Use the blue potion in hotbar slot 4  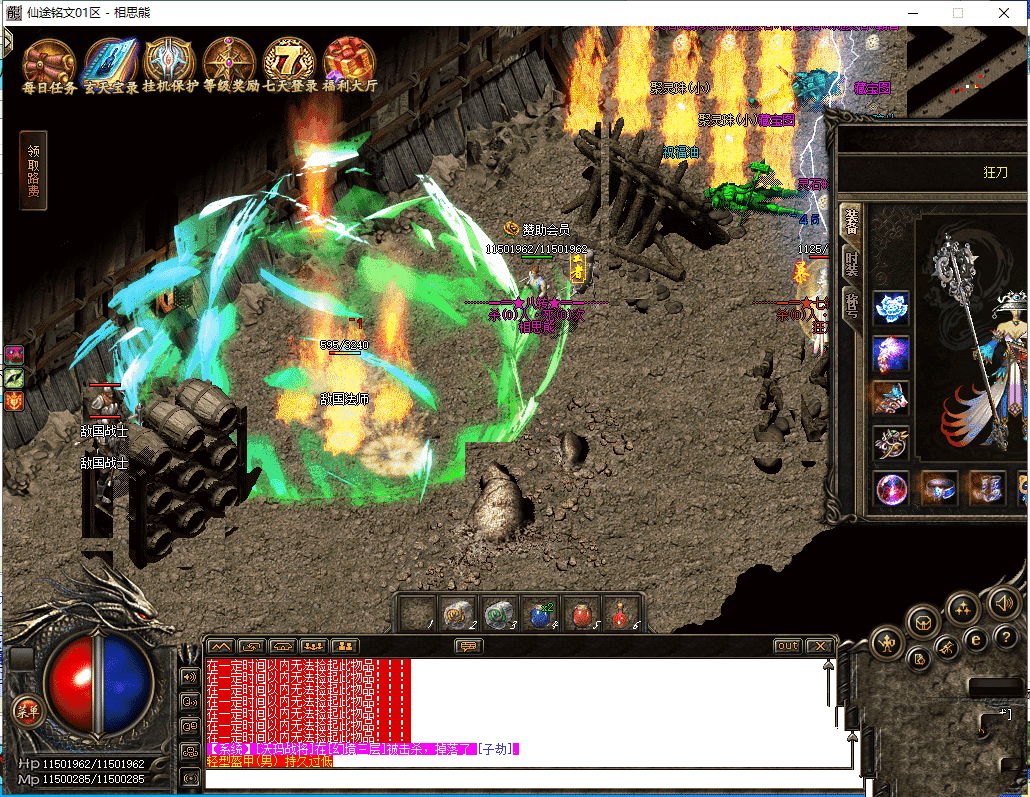[x=541, y=614]
